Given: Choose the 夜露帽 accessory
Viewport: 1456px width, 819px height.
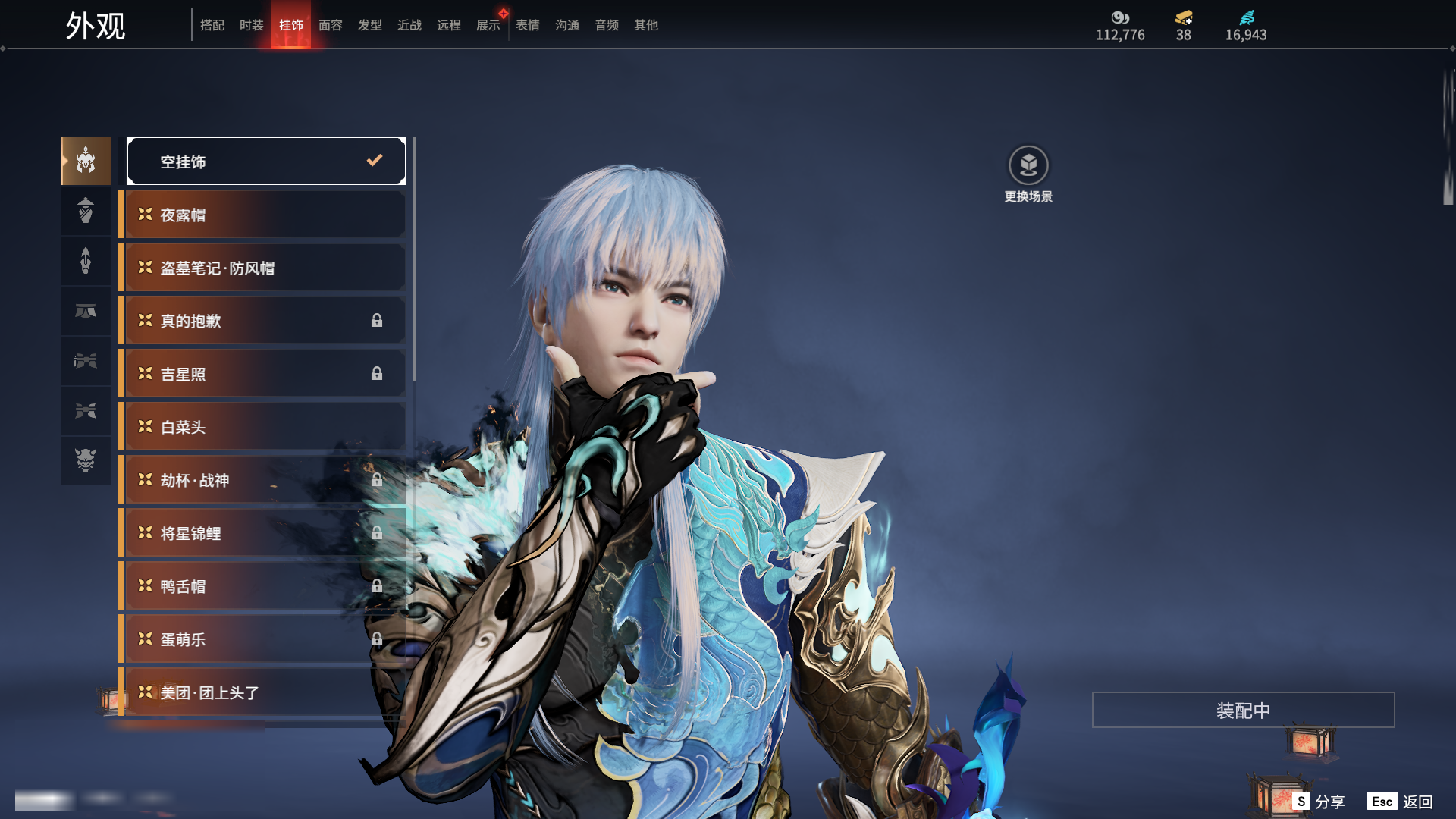Looking at the screenshot, I should click(262, 215).
